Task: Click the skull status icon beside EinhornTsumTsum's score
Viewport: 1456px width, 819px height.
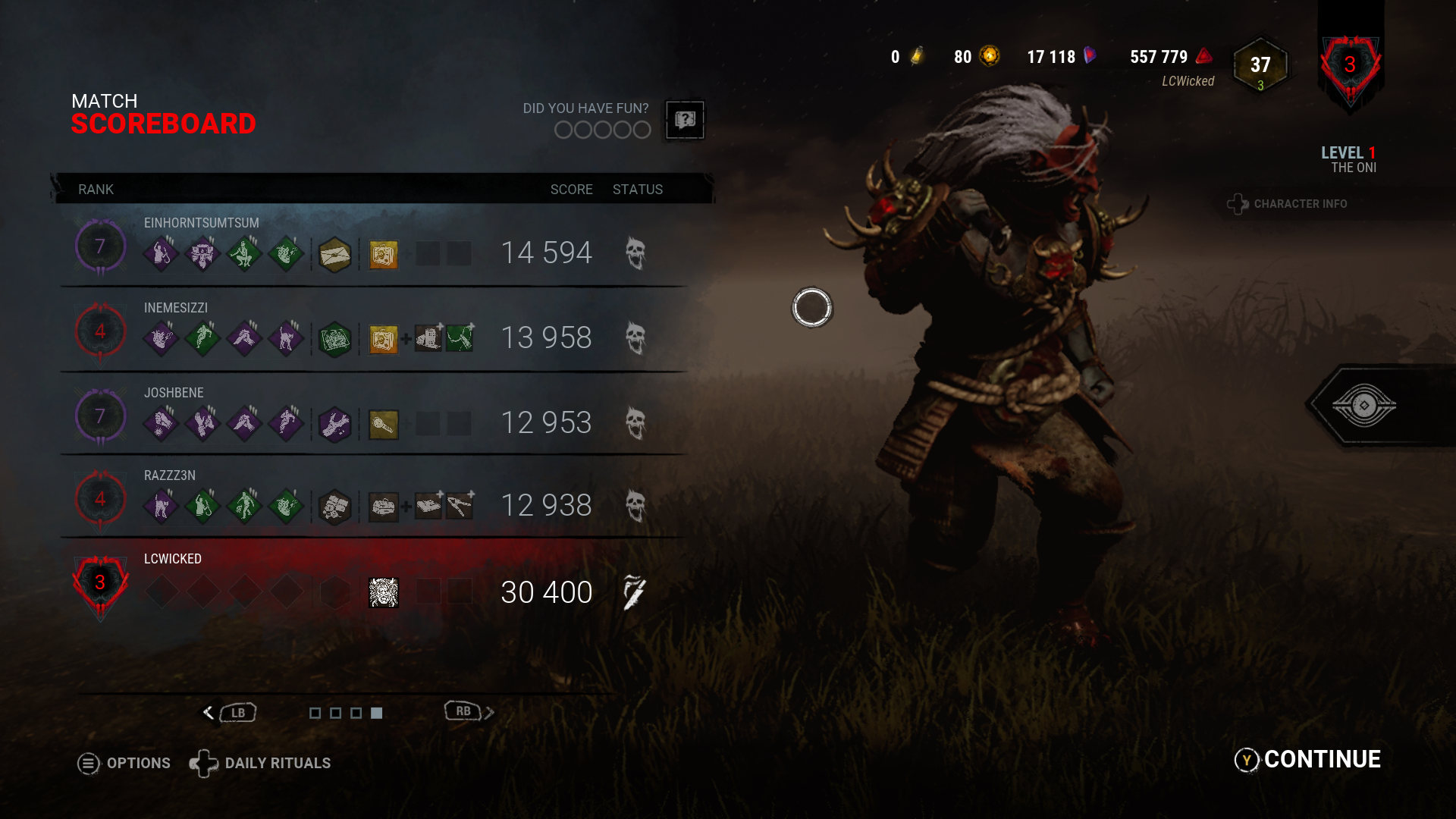Action: click(636, 252)
